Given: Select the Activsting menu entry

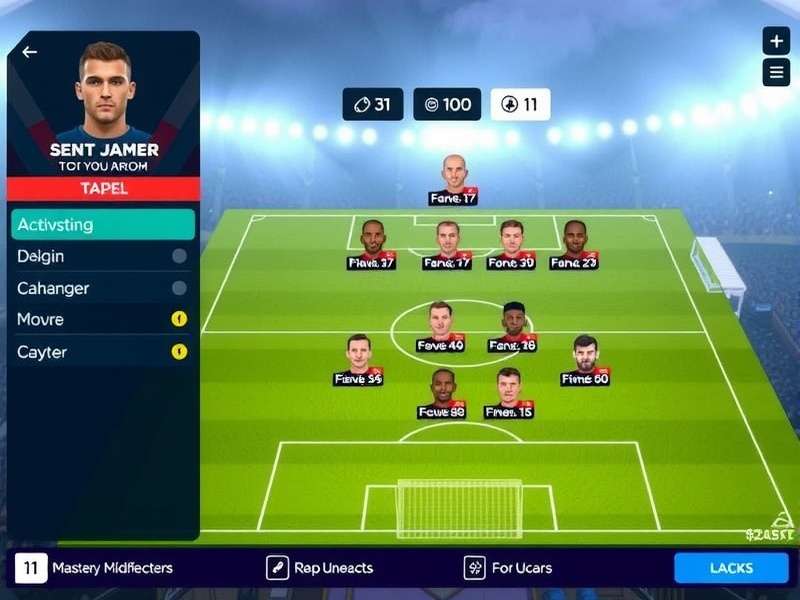Looking at the screenshot, I should [104, 224].
